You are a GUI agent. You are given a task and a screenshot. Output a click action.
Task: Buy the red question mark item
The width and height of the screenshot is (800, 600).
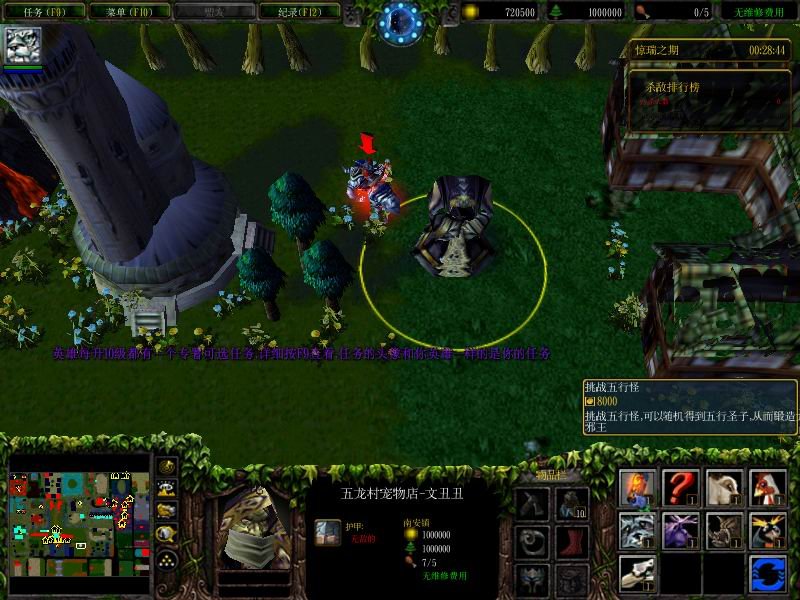pos(681,488)
